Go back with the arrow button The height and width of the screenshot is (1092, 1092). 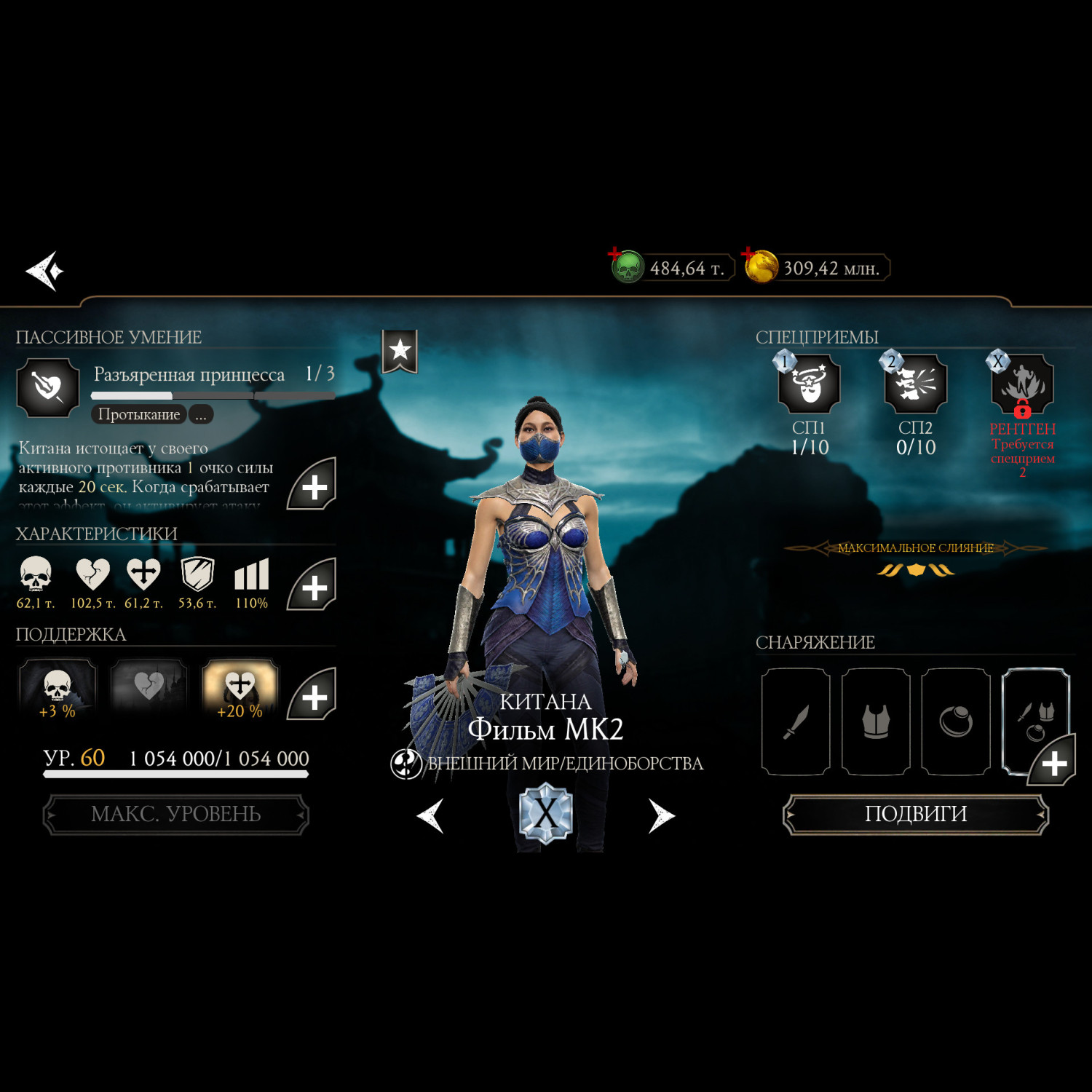tap(45, 271)
